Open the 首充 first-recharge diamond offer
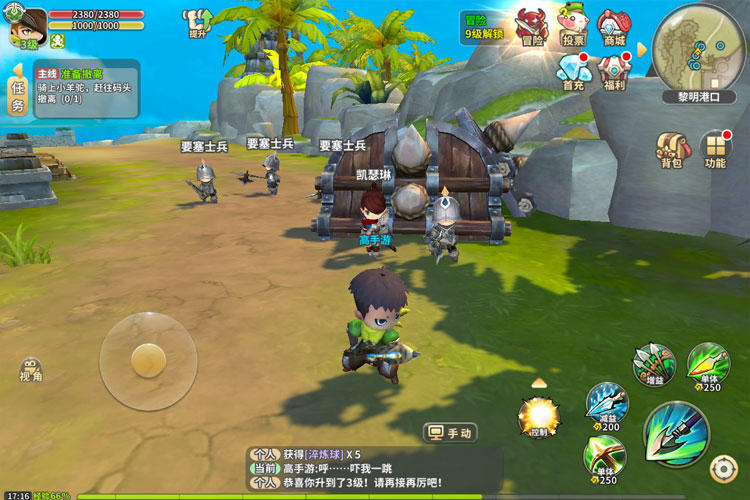Viewport: 750px width, 500px height. click(573, 71)
